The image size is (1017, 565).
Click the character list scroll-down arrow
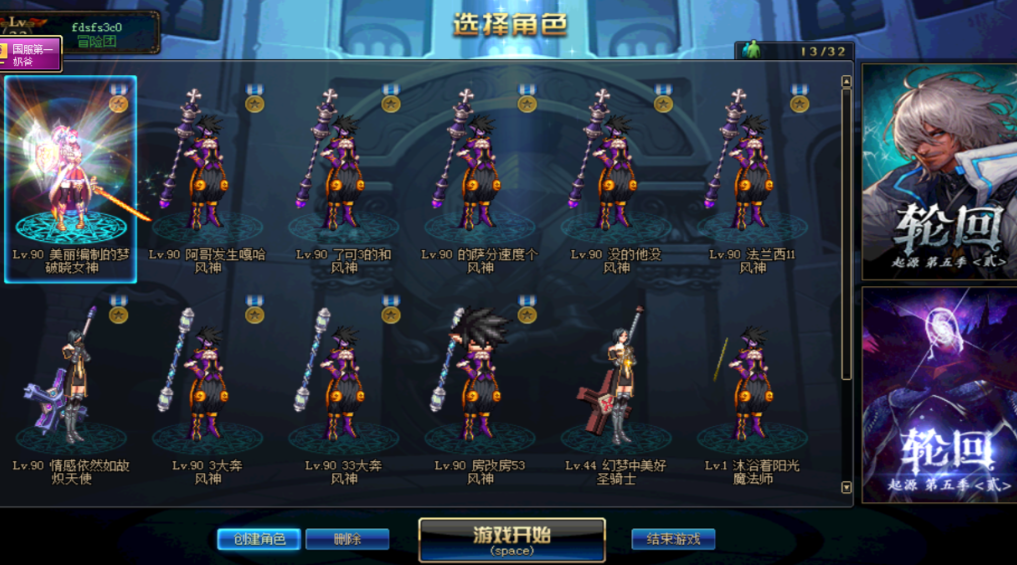[x=847, y=488]
